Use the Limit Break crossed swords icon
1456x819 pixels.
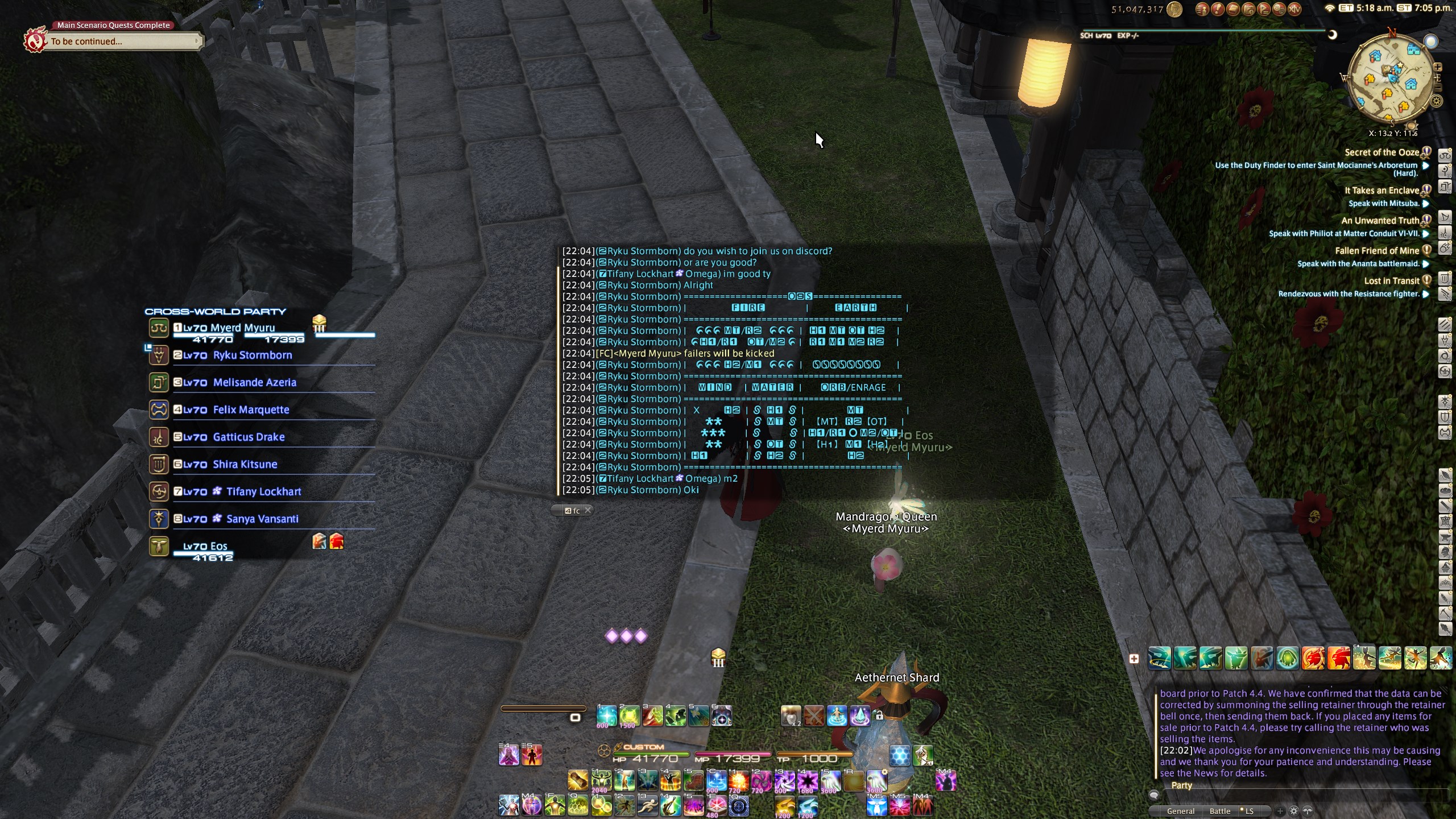[x=814, y=716]
